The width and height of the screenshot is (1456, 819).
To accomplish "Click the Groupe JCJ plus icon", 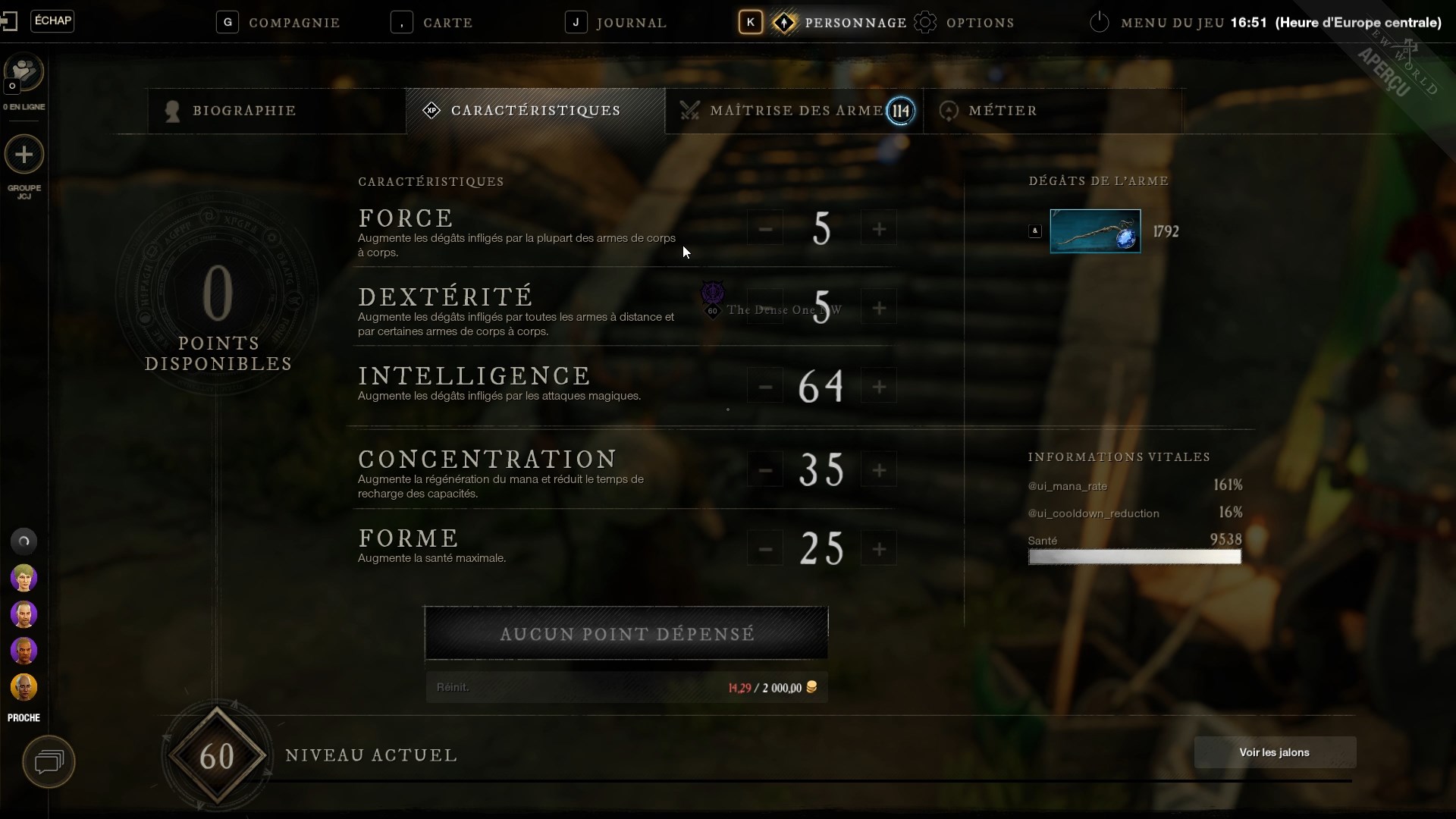I will pos(24,155).
